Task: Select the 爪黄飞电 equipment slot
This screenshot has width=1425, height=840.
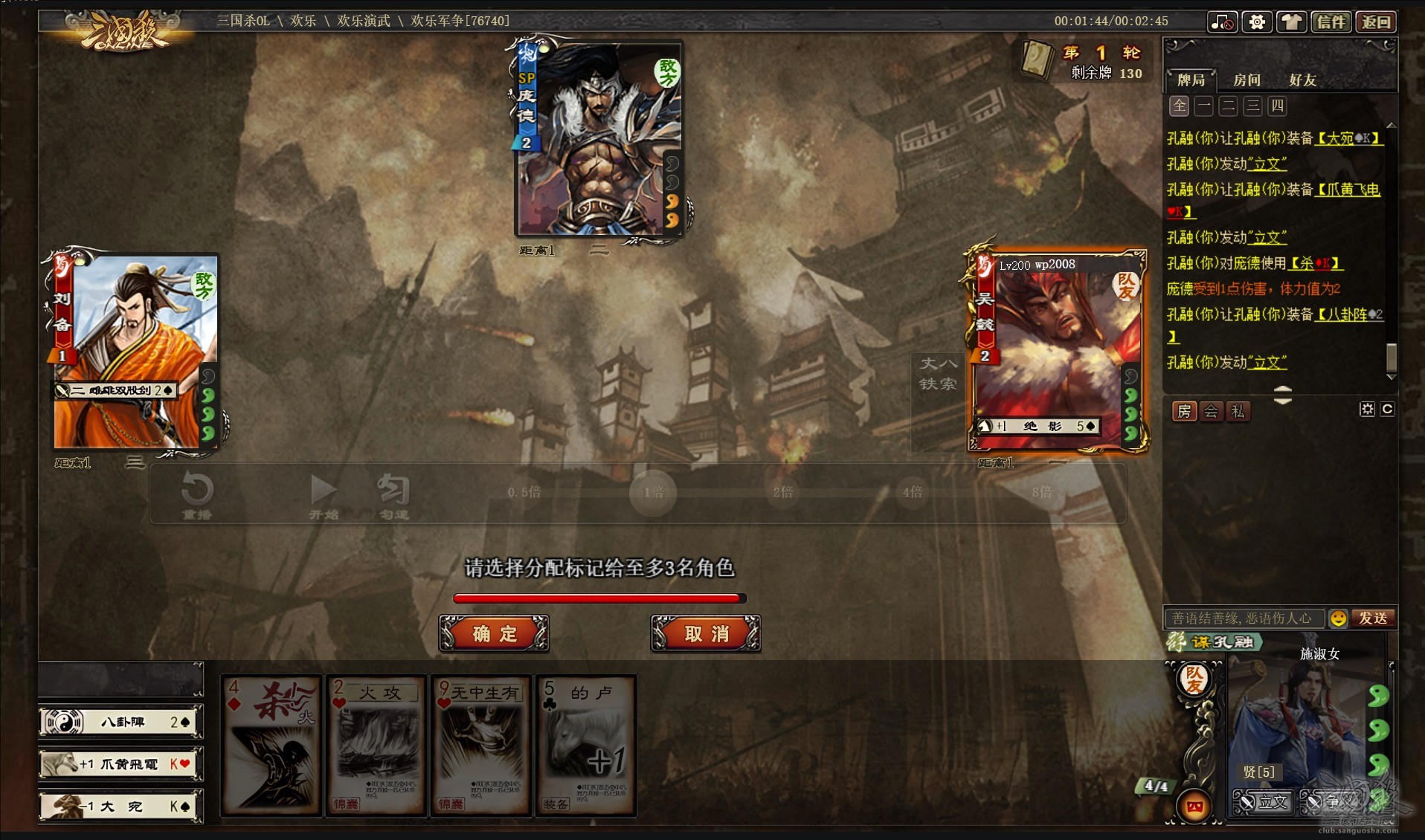Action: (120, 764)
